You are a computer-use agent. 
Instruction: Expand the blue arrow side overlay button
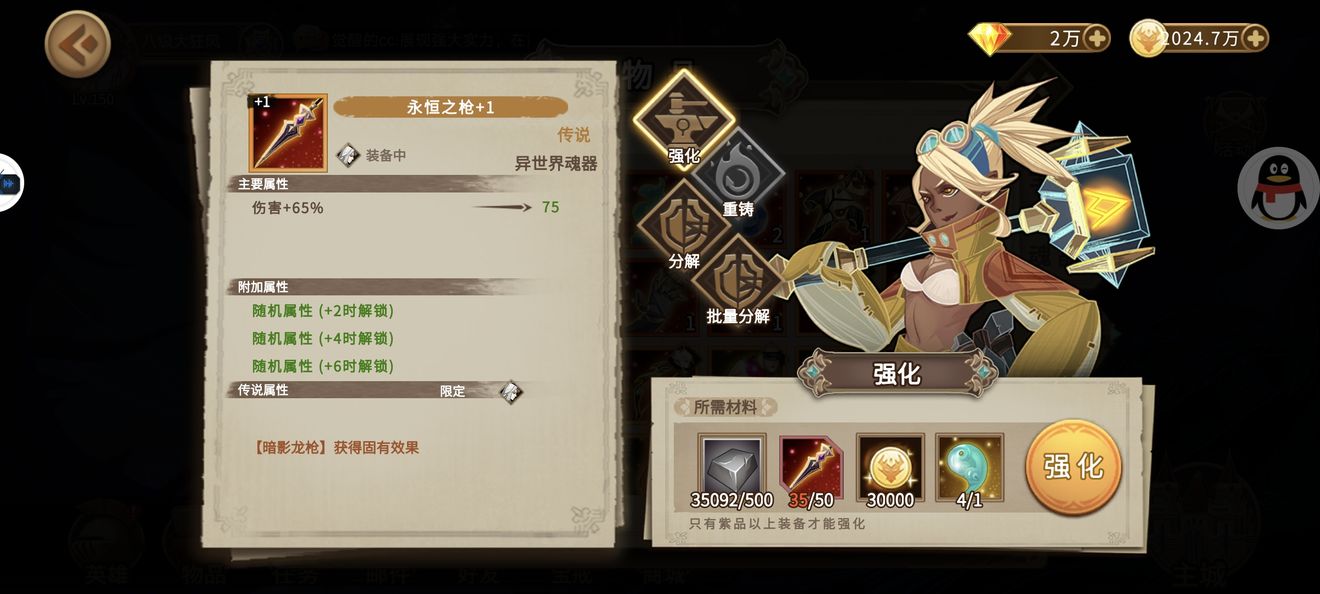pos(10,183)
